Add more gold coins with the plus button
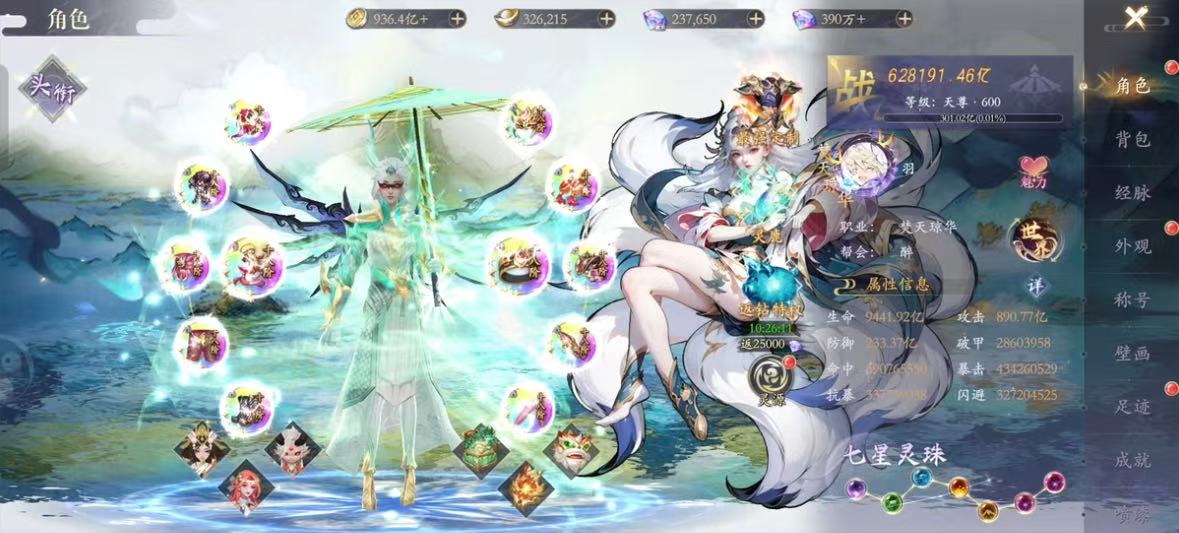This screenshot has width=1179, height=533. pyautogui.click(x=456, y=18)
